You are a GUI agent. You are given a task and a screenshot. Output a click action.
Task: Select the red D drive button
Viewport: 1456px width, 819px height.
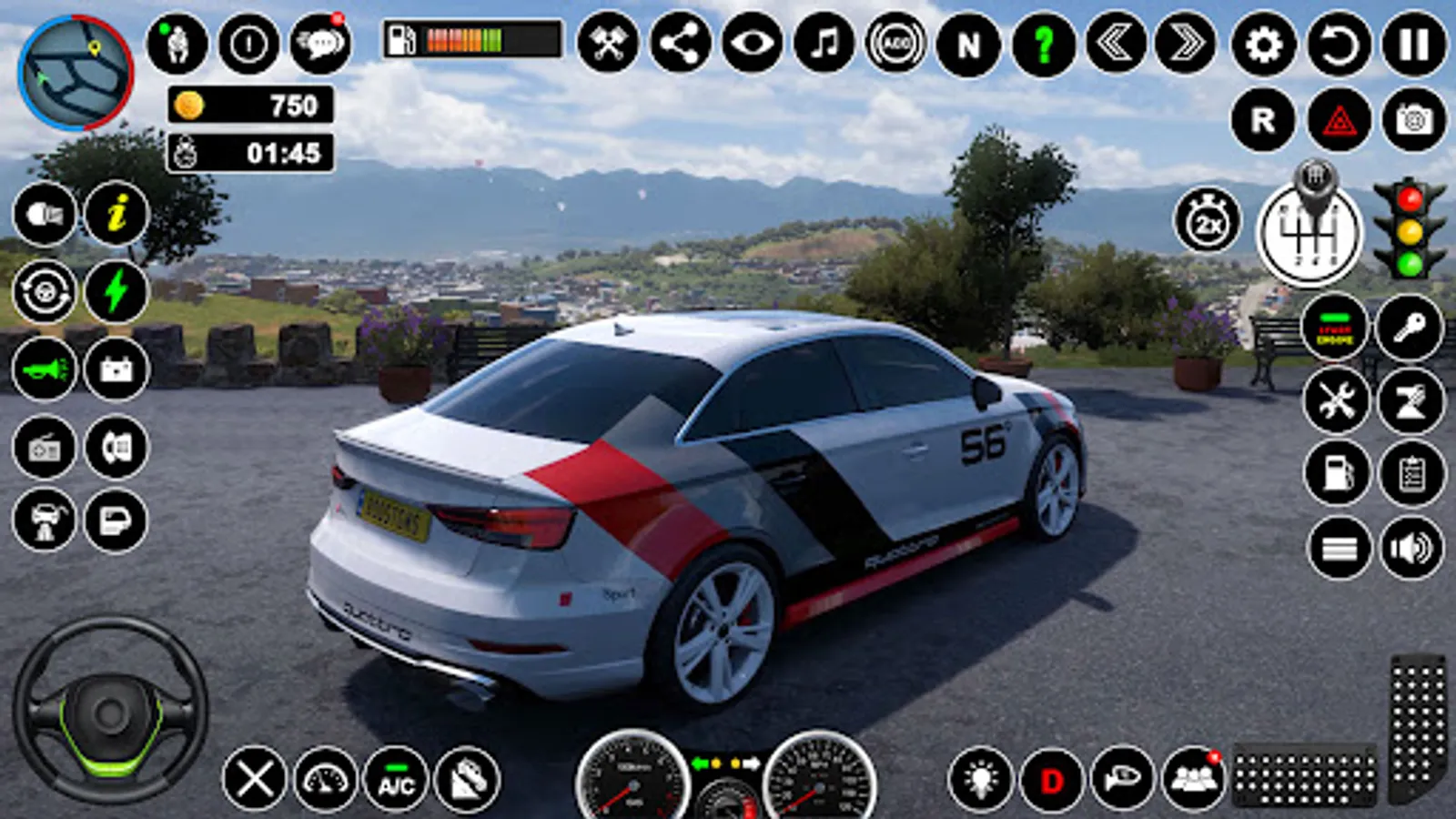[x=1052, y=780]
